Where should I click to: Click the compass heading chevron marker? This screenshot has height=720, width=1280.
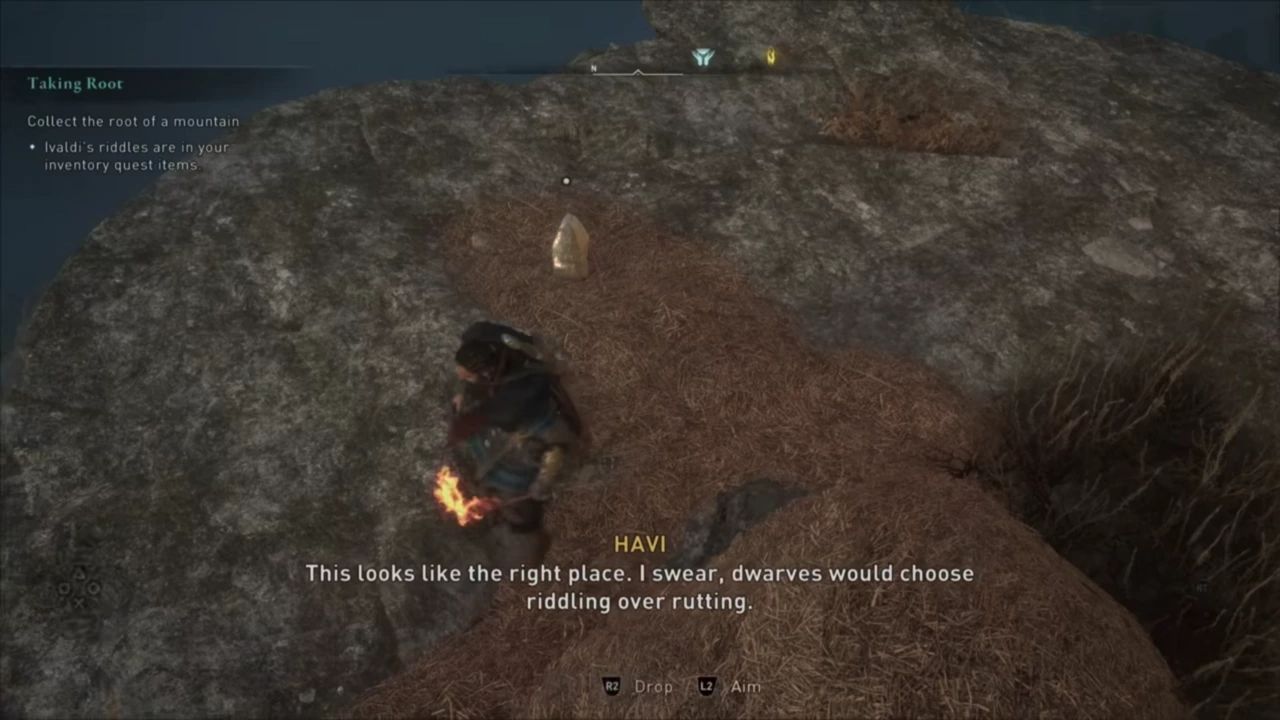click(637, 73)
